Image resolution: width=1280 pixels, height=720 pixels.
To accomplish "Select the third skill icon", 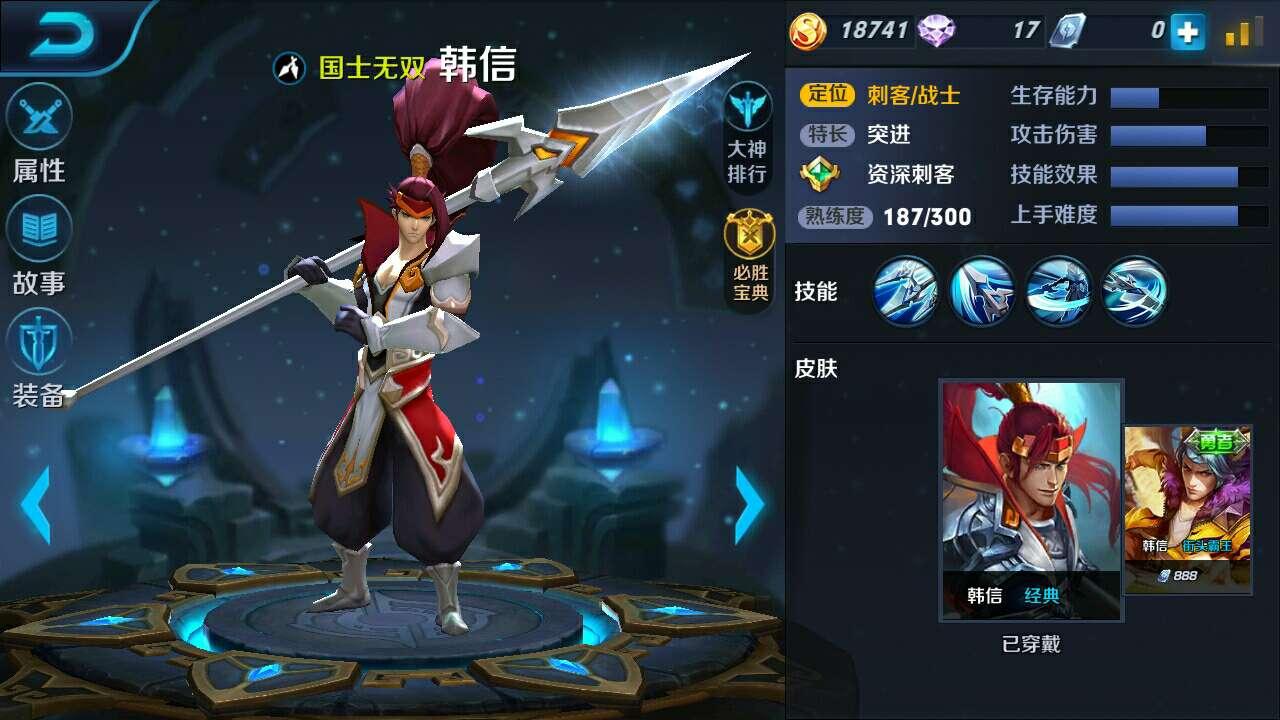I will pos(1059,291).
